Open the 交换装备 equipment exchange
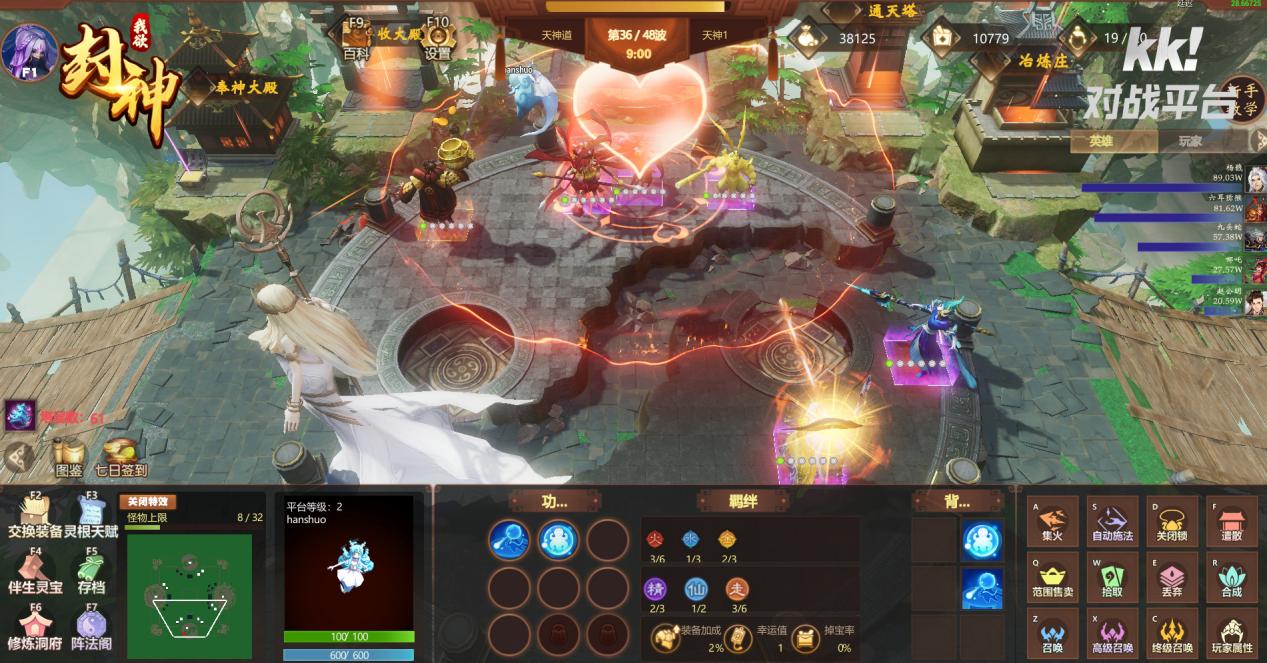The height and width of the screenshot is (663, 1267). tap(35, 516)
